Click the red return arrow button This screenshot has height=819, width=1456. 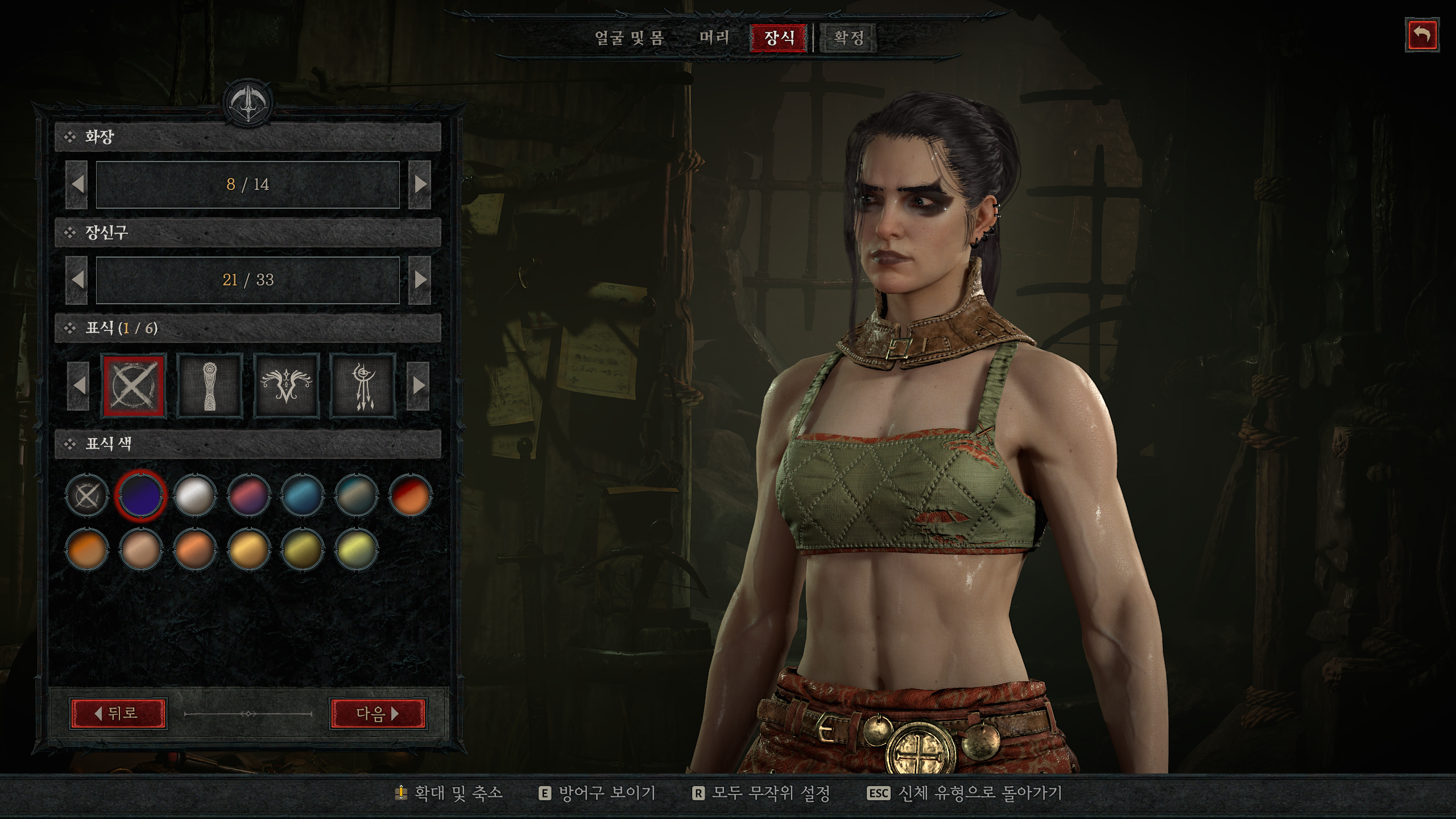pyautogui.click(x=1422, y=35)
